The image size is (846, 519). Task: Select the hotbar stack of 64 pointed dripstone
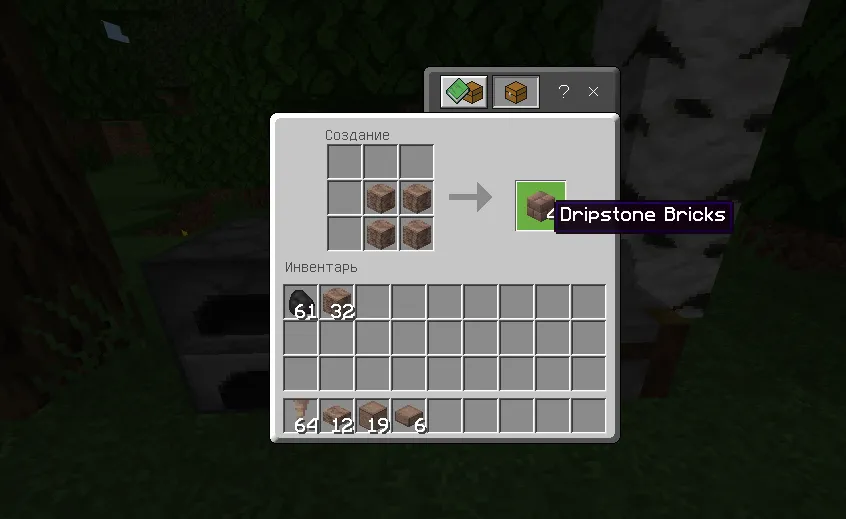[x=301, y=416]
